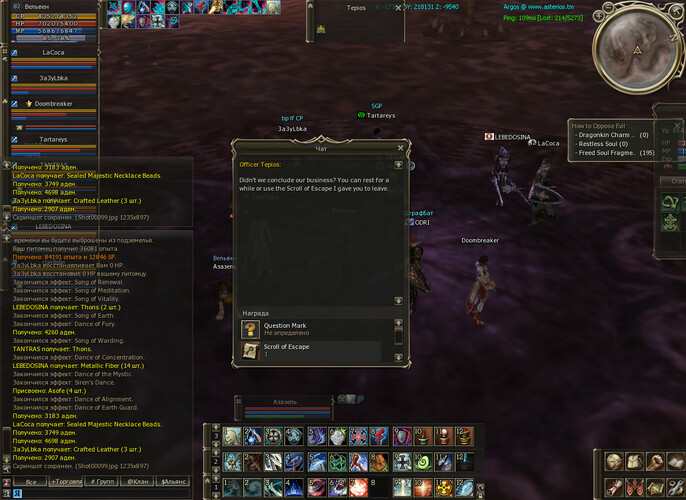Open the Альянс chat tab
Screen dimensions: 686x500
point(173,482)
